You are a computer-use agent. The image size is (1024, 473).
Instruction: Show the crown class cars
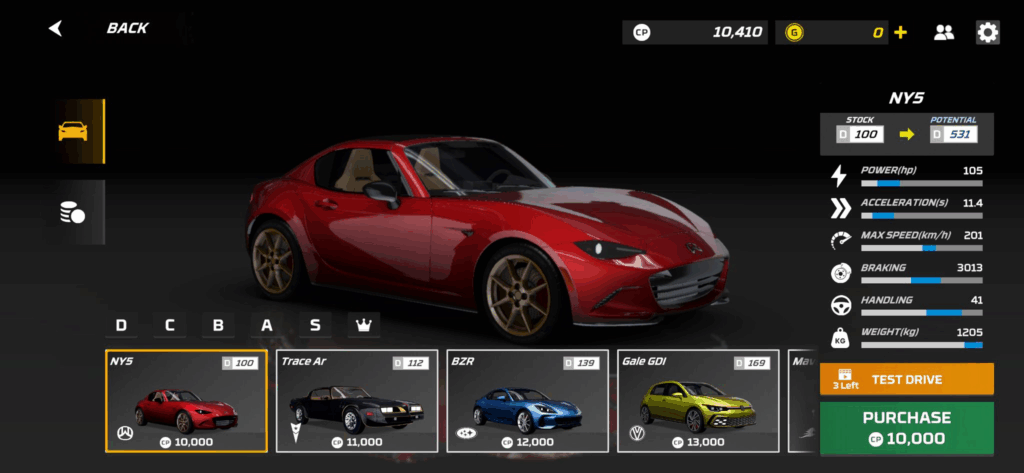point(363,325)
